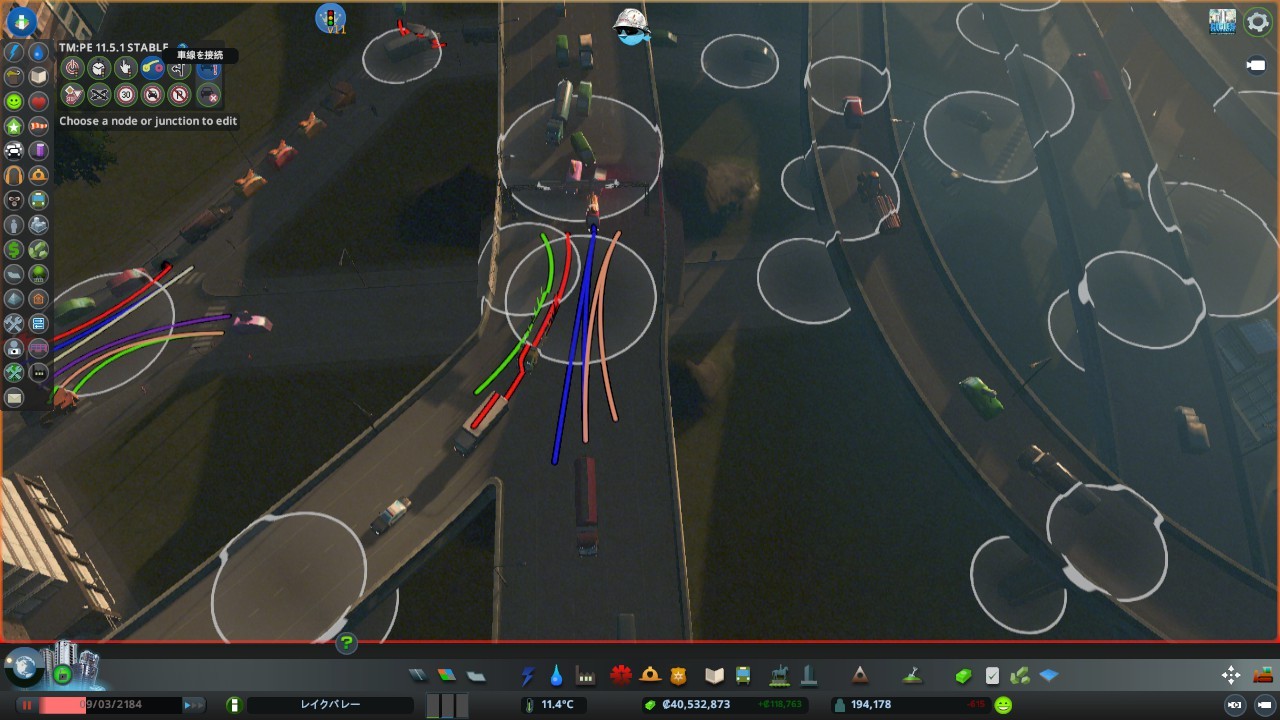Activate the TM:PE lane connector tool

point(152,68)
